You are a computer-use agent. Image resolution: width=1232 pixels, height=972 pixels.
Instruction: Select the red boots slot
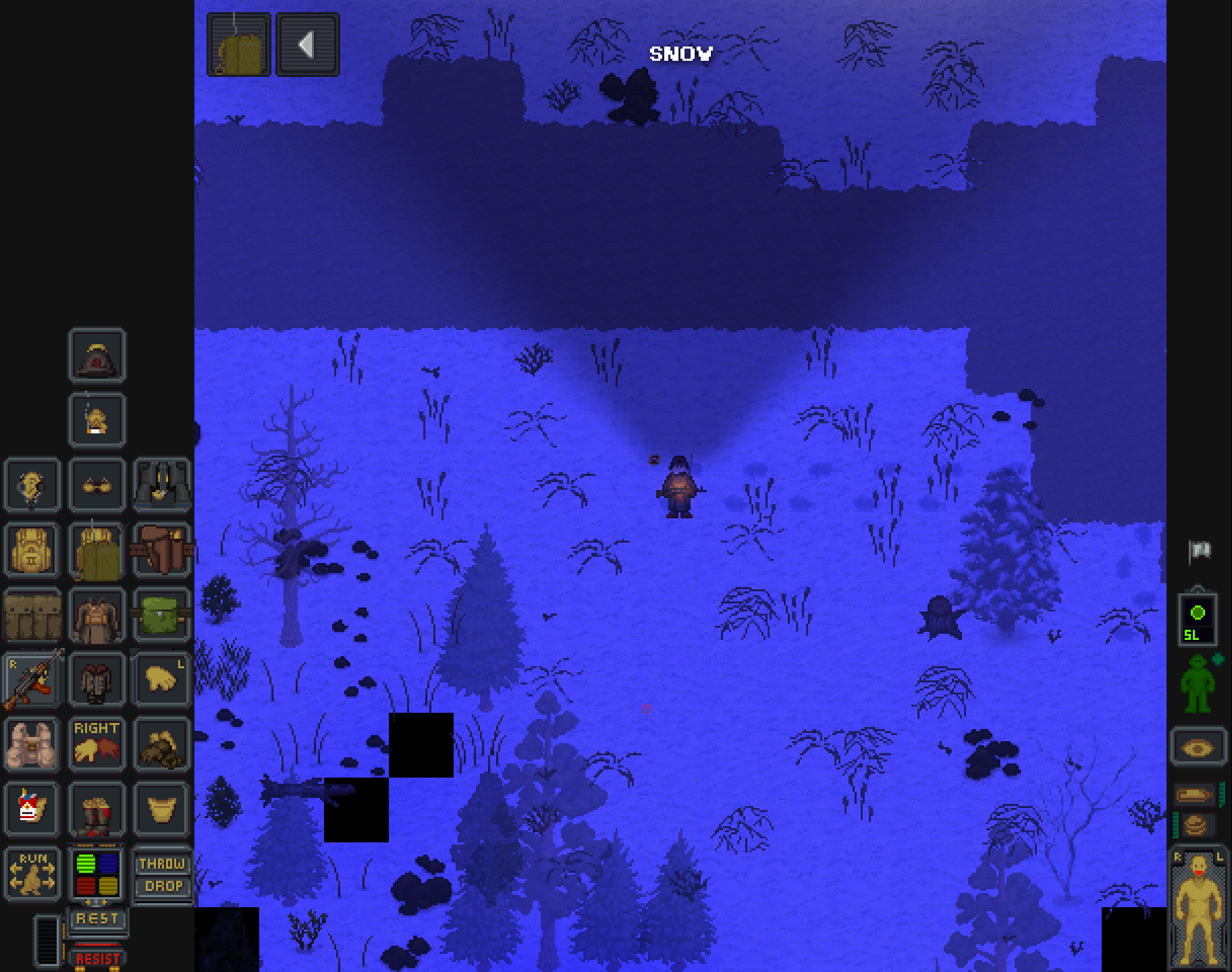[97, 809]
